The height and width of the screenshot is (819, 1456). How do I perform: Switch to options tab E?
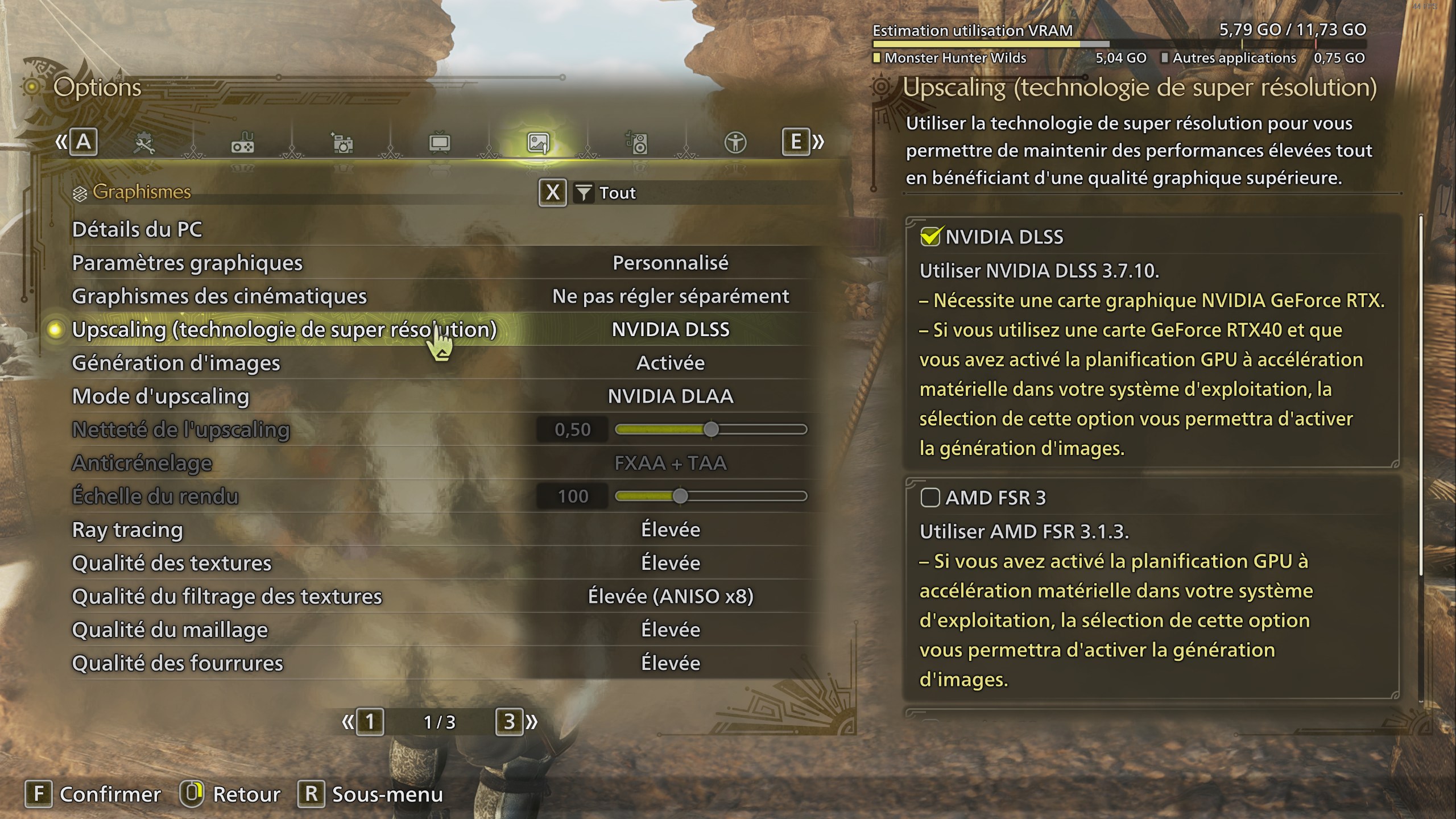(796, 143)
